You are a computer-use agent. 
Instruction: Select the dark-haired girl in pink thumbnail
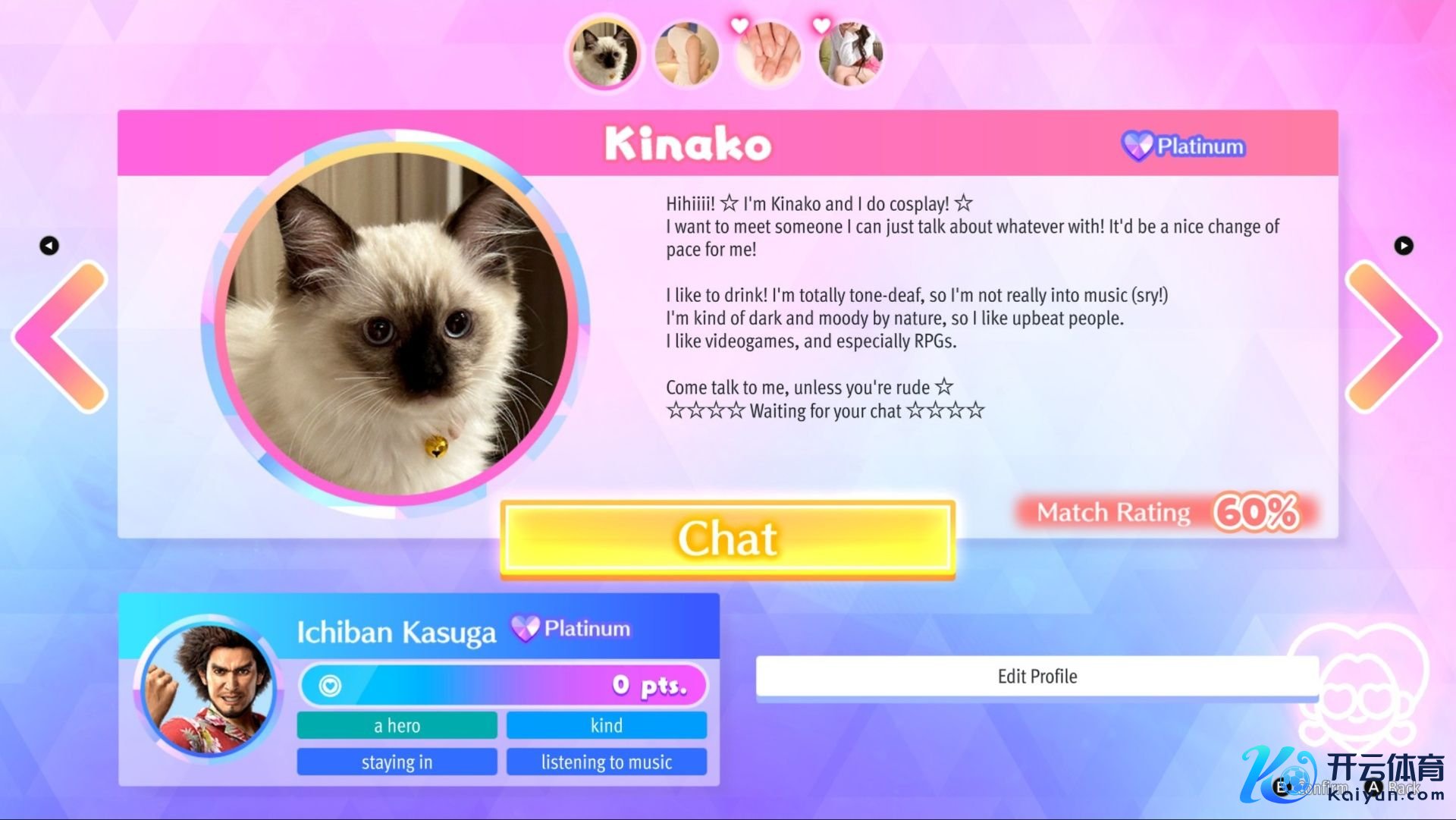coord(851,53)
